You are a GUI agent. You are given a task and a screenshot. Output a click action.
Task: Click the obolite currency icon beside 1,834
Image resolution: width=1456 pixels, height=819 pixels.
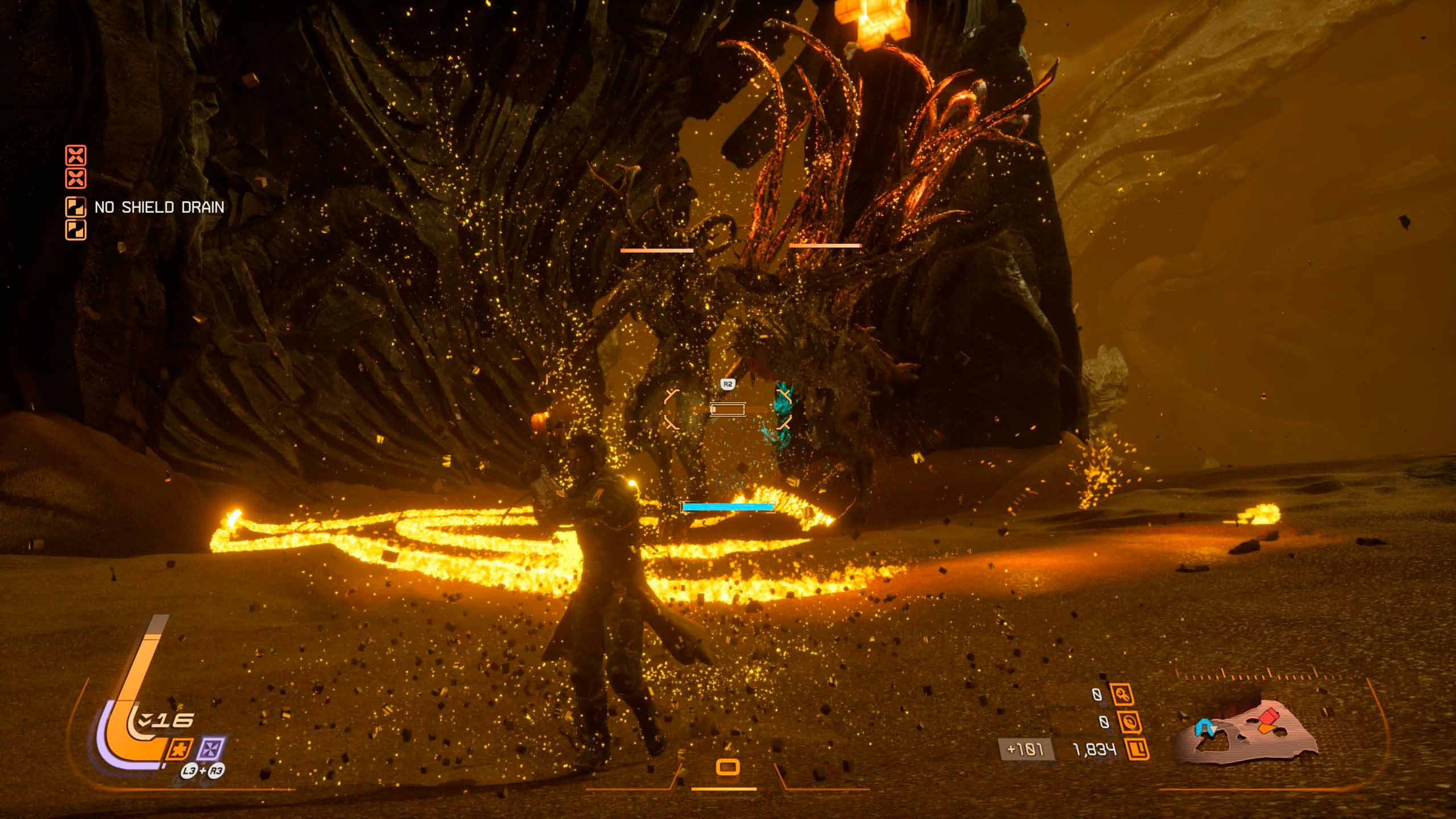pyautogui.click(x=1137, y=750)
